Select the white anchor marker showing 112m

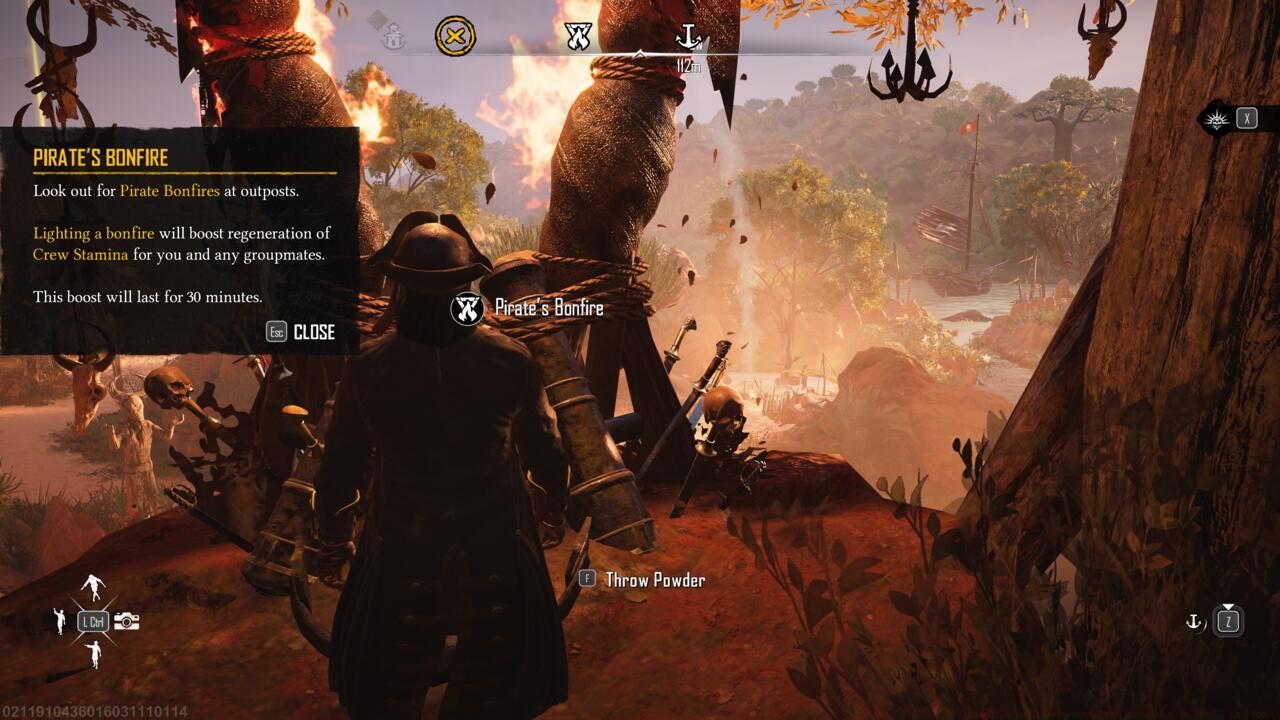pos(688,38)
